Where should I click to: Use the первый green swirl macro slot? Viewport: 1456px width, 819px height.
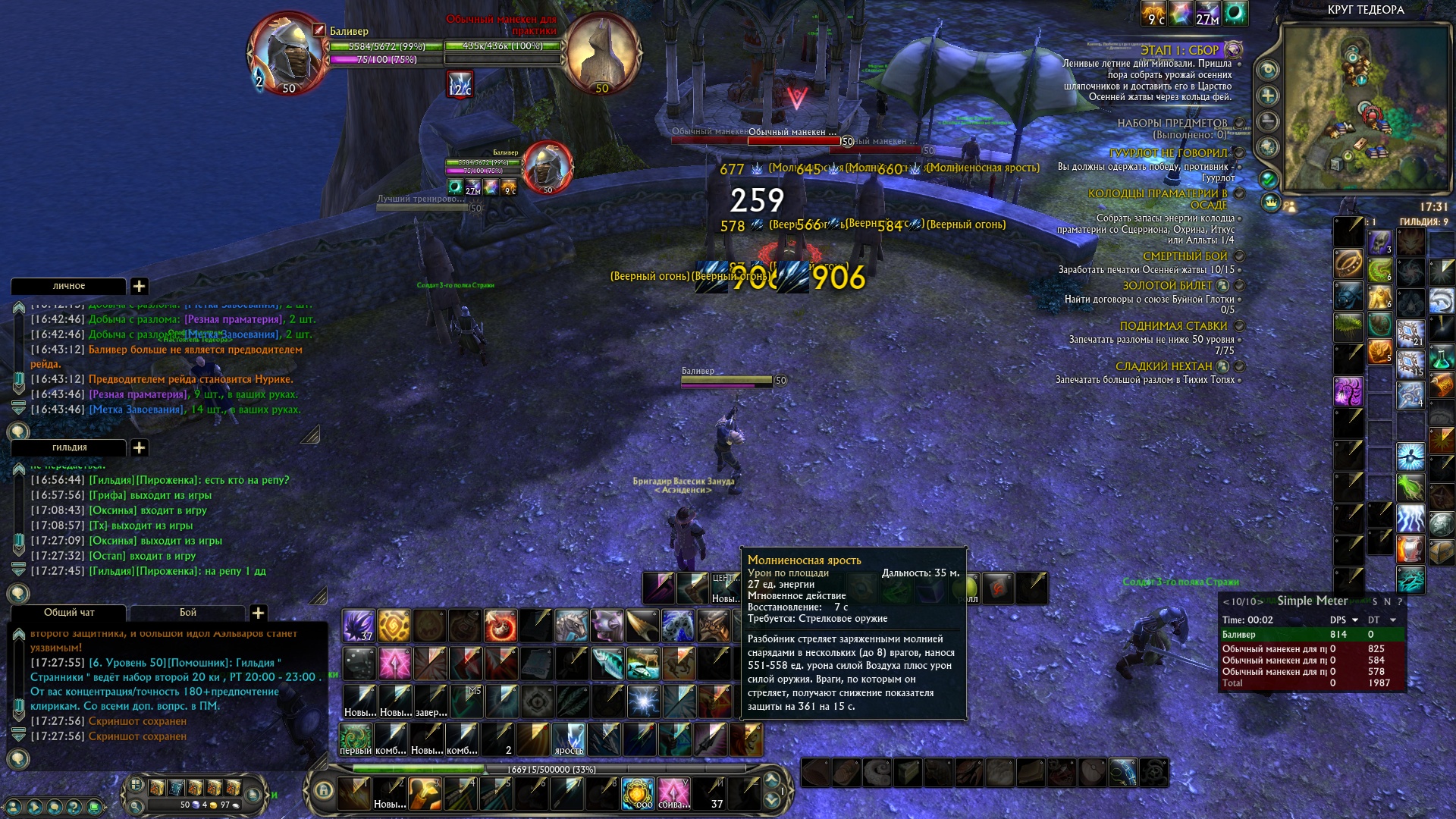(355, 739)
